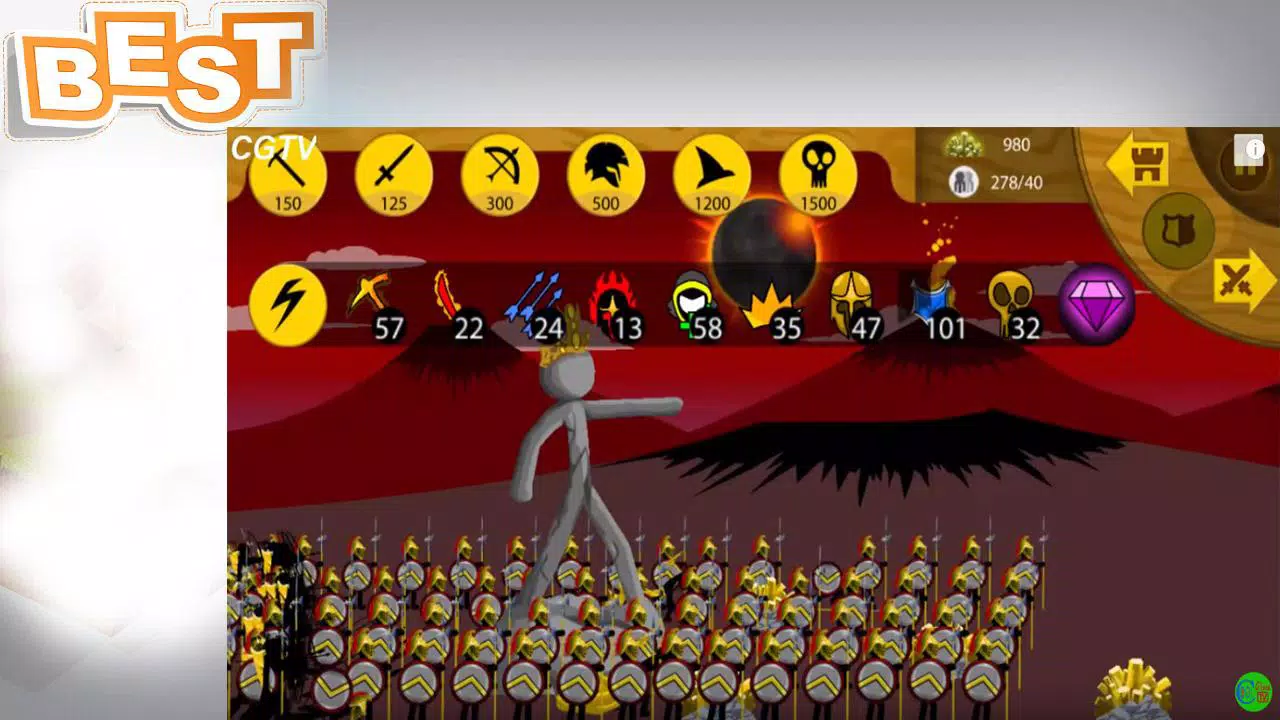Screen dimensions: 1280x720
Task: Activate the lightning bolt spell
Action: (x=287, y=303)
